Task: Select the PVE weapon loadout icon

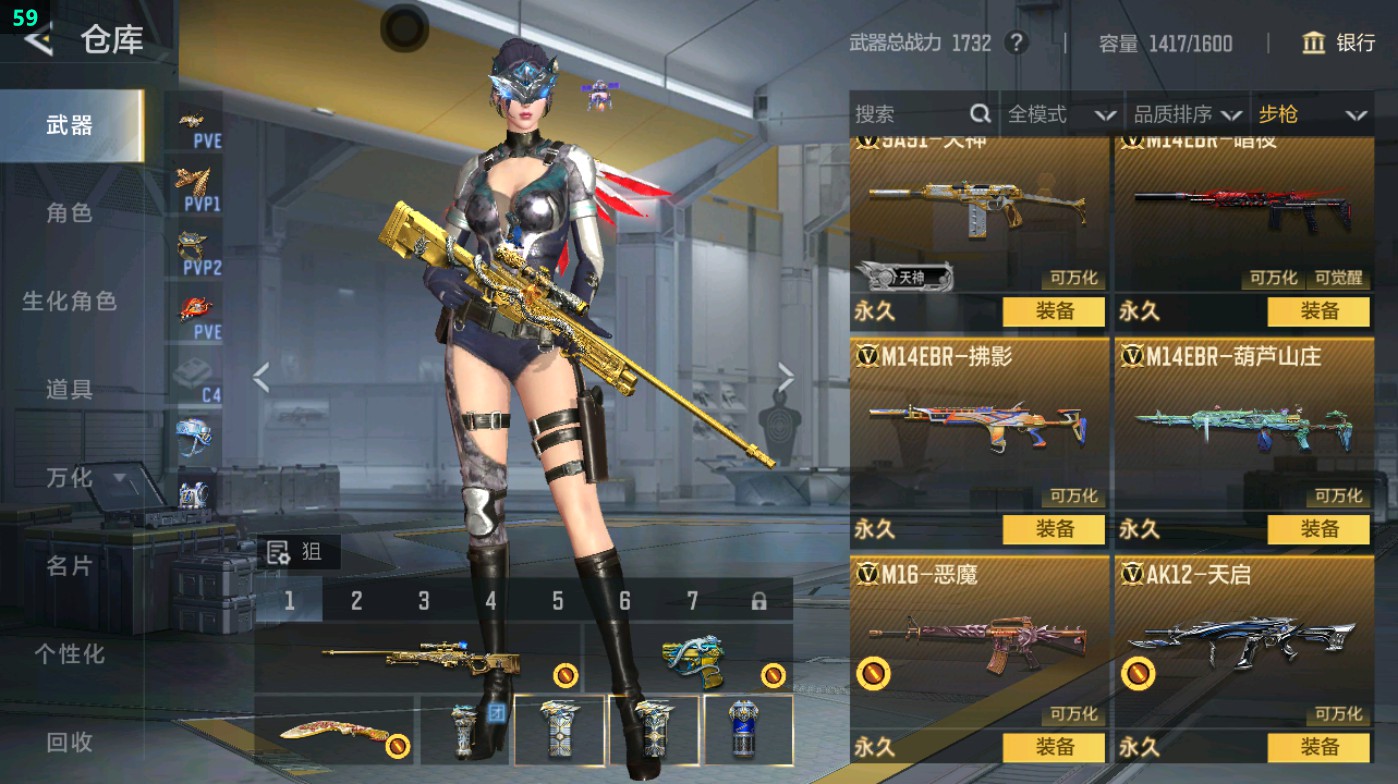Action: (x=196, y=123)
